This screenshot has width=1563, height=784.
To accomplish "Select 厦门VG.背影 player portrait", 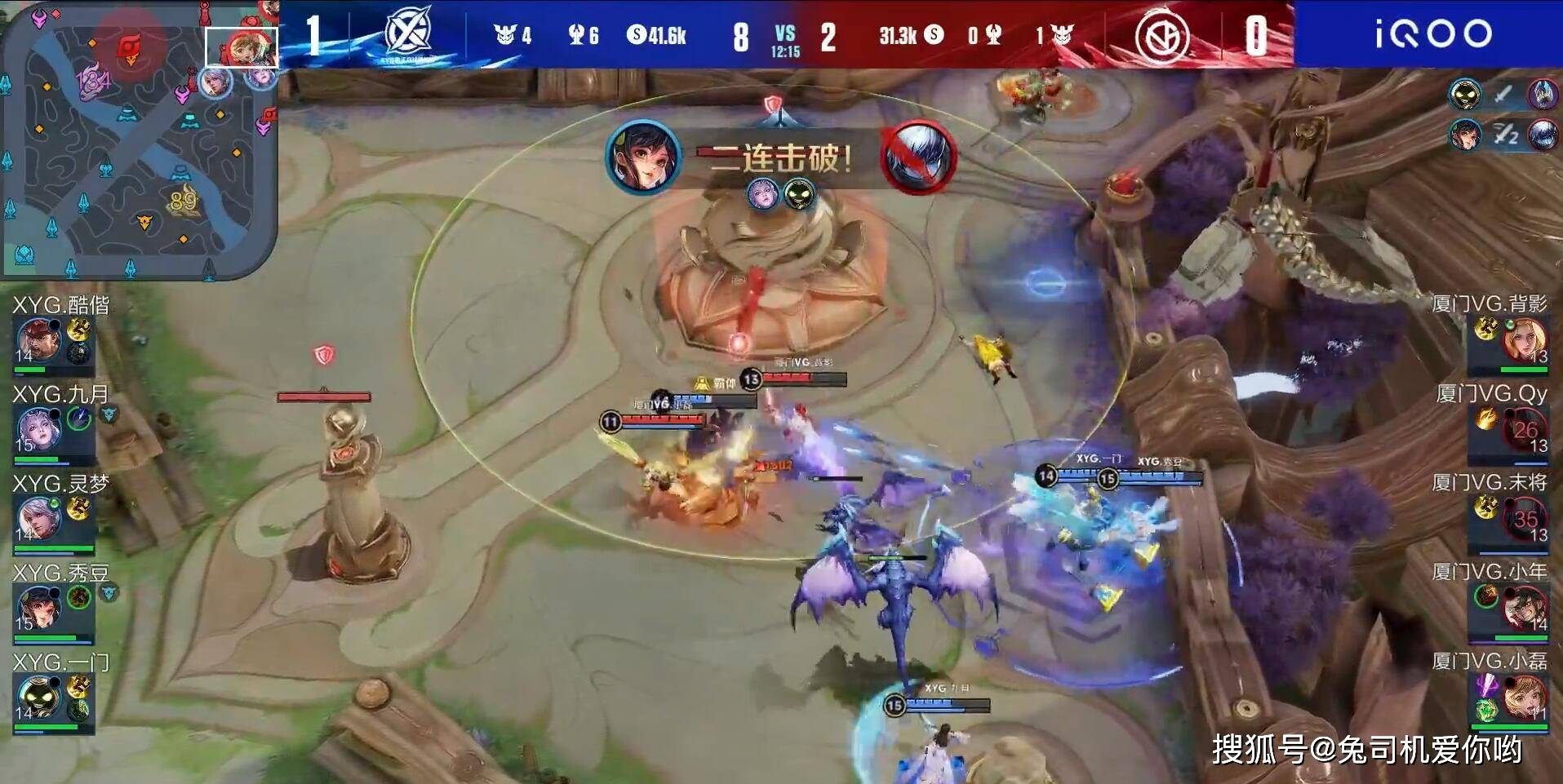I will point(1525,340).
